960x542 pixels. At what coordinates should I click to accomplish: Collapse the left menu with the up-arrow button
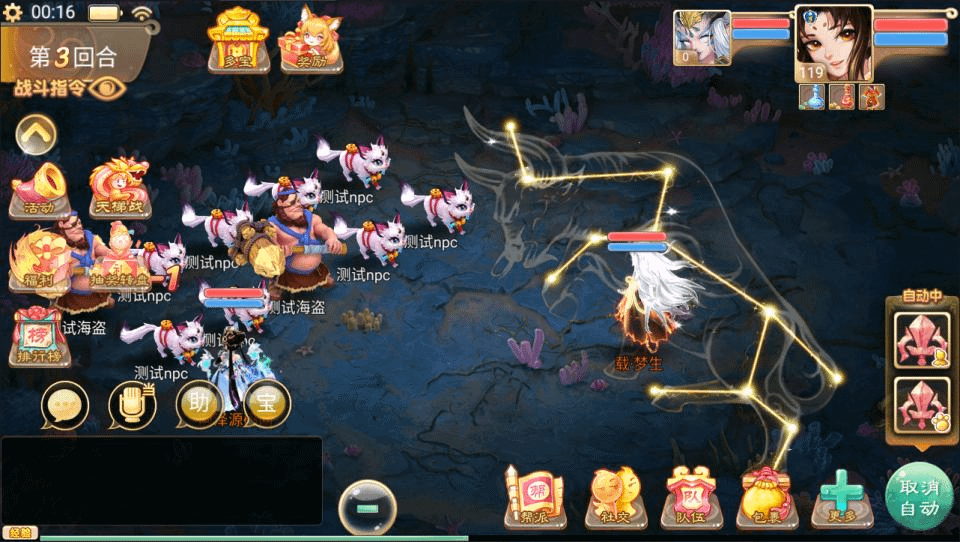[36, 133]
